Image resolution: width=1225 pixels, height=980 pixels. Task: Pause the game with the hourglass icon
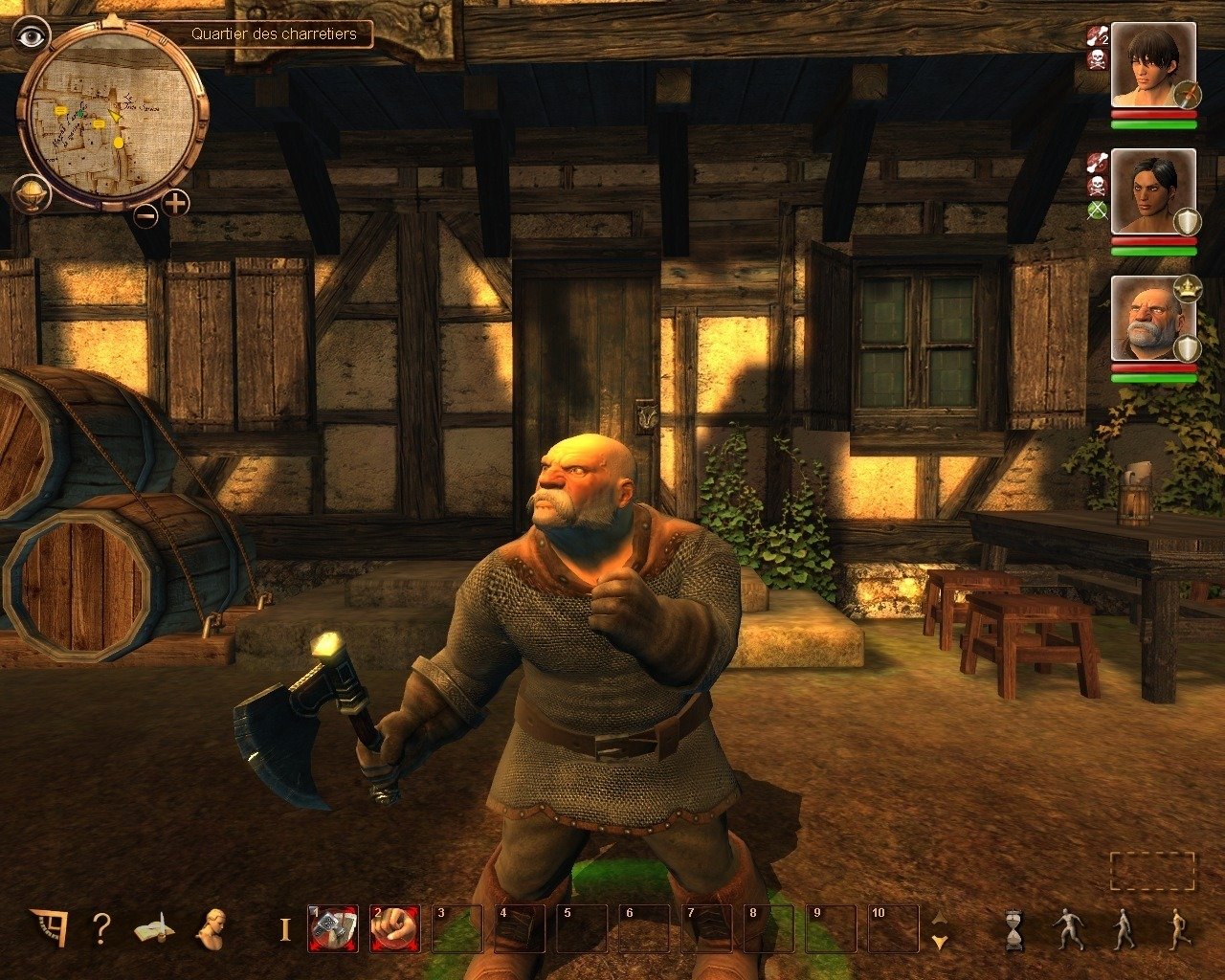(1013, 929)
